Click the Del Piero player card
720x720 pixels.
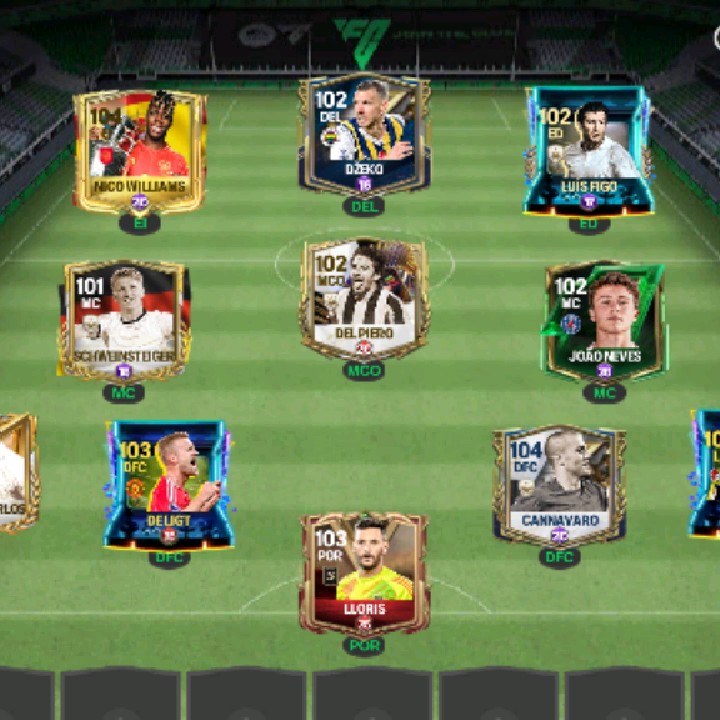(x=364, y=299)
